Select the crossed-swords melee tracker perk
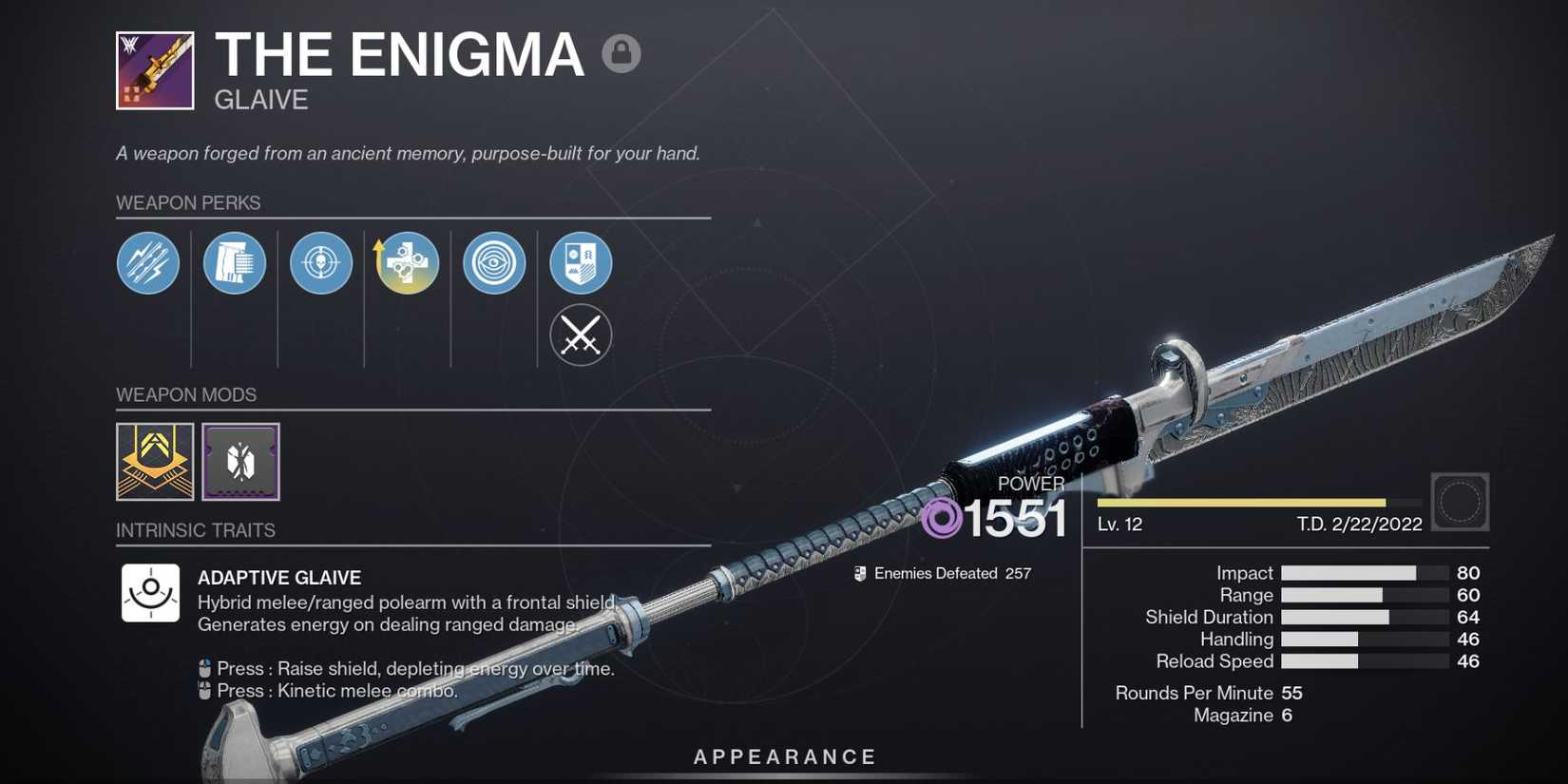The image size is (1568, 784). point(580,335)
